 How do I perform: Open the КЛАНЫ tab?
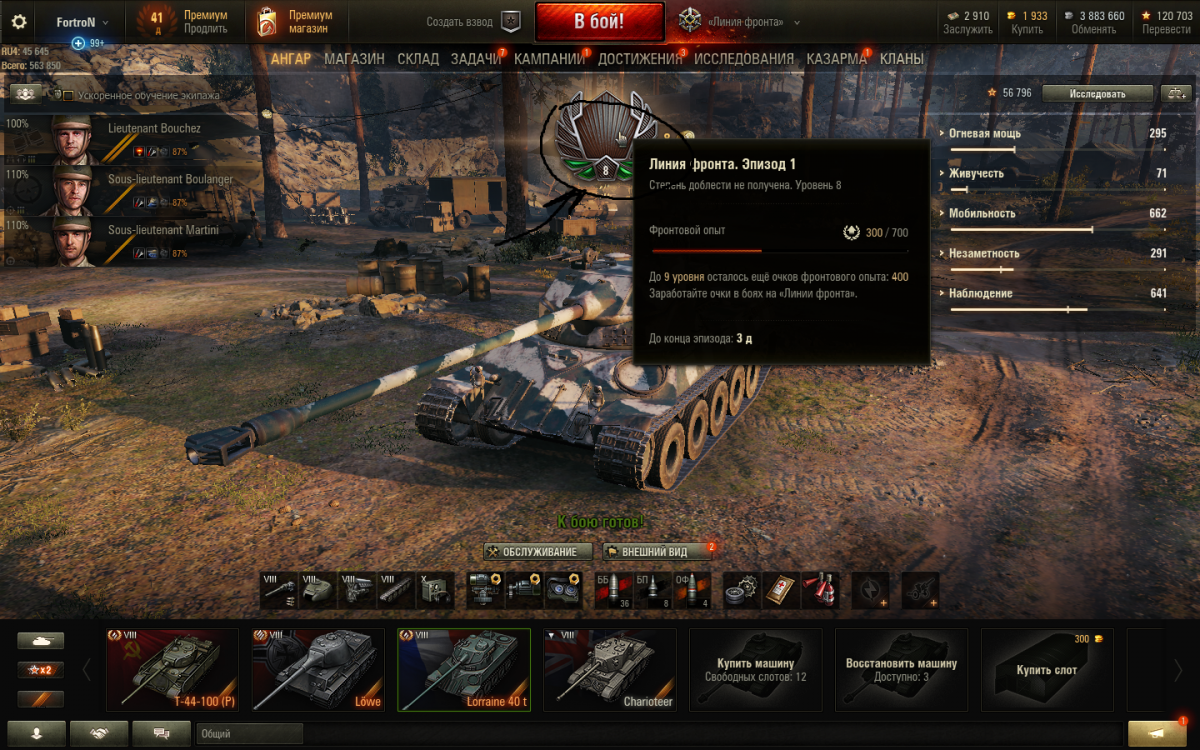pyautogui.click(x=902, y=59)
